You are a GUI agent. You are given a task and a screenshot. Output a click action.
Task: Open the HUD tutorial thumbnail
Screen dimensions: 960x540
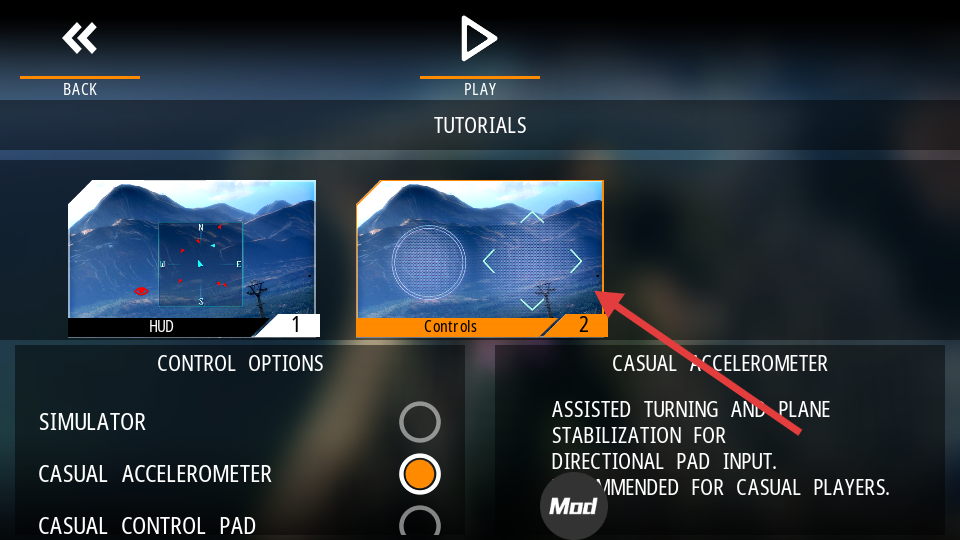pyautogui.click(x=193, y=257)
